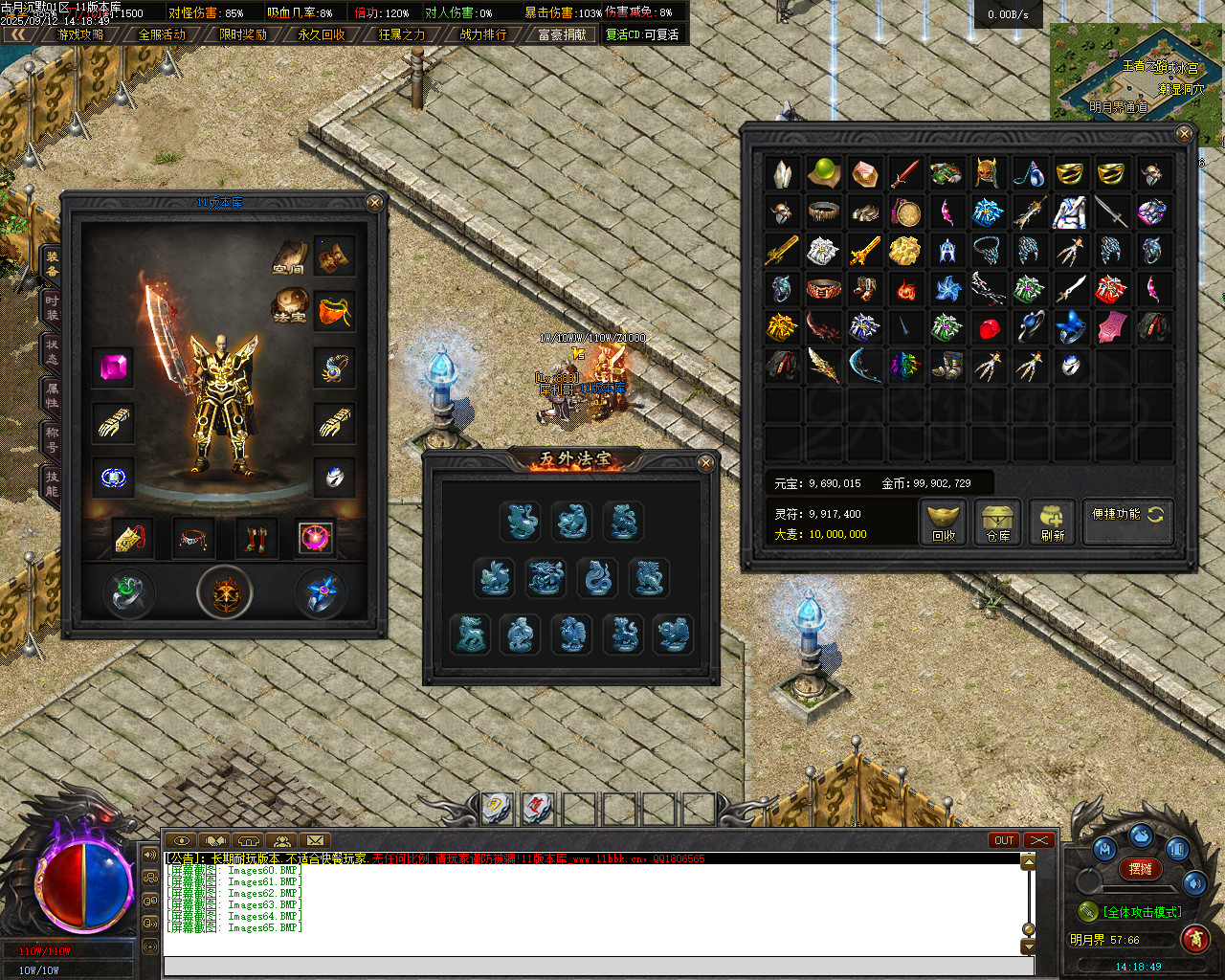Click the chat text input box

(598, 966)
